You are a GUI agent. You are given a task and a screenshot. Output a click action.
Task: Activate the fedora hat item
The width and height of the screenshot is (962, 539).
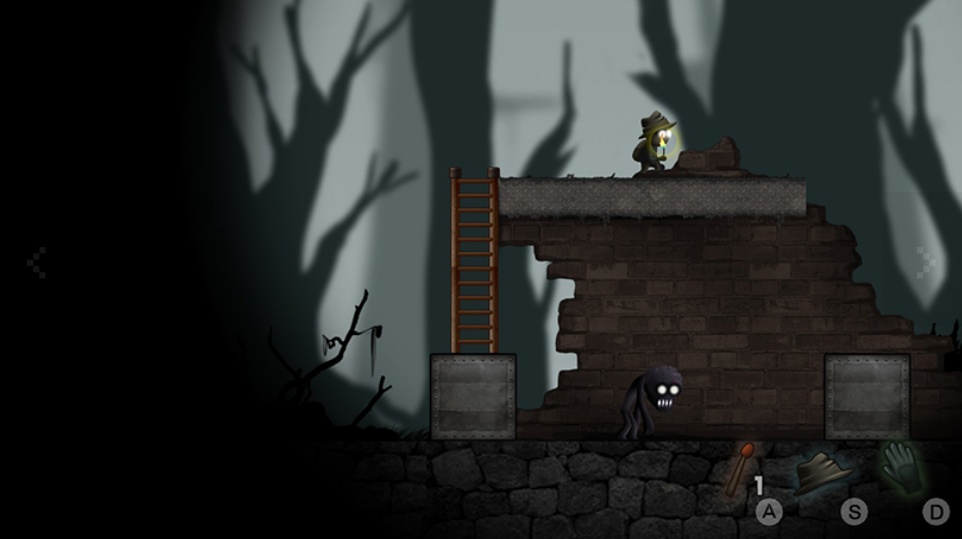pos(825,470)
